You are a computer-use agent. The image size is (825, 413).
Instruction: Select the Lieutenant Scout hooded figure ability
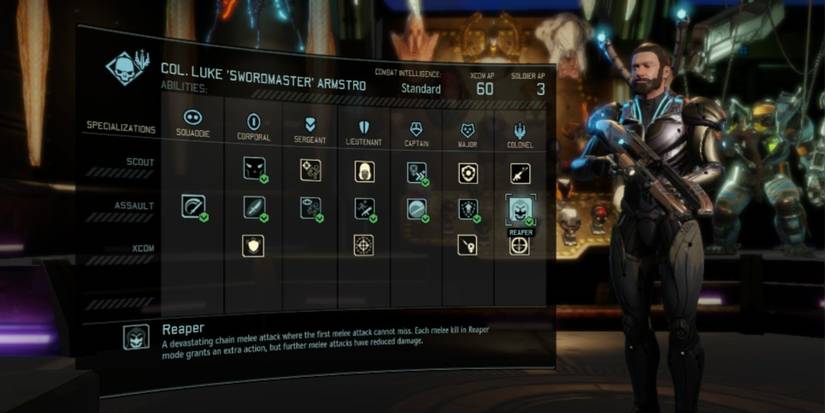[365, 172]
